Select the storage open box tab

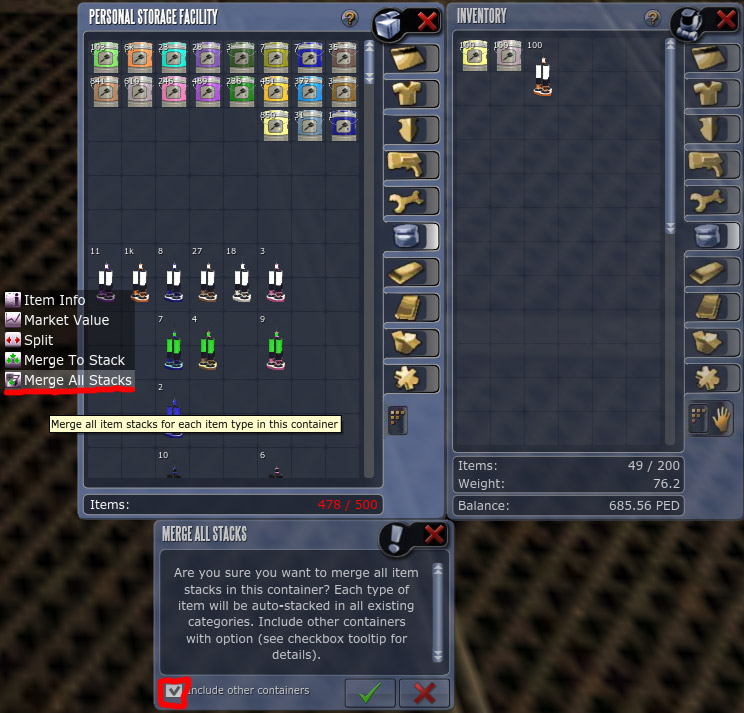tap(411, 343)
